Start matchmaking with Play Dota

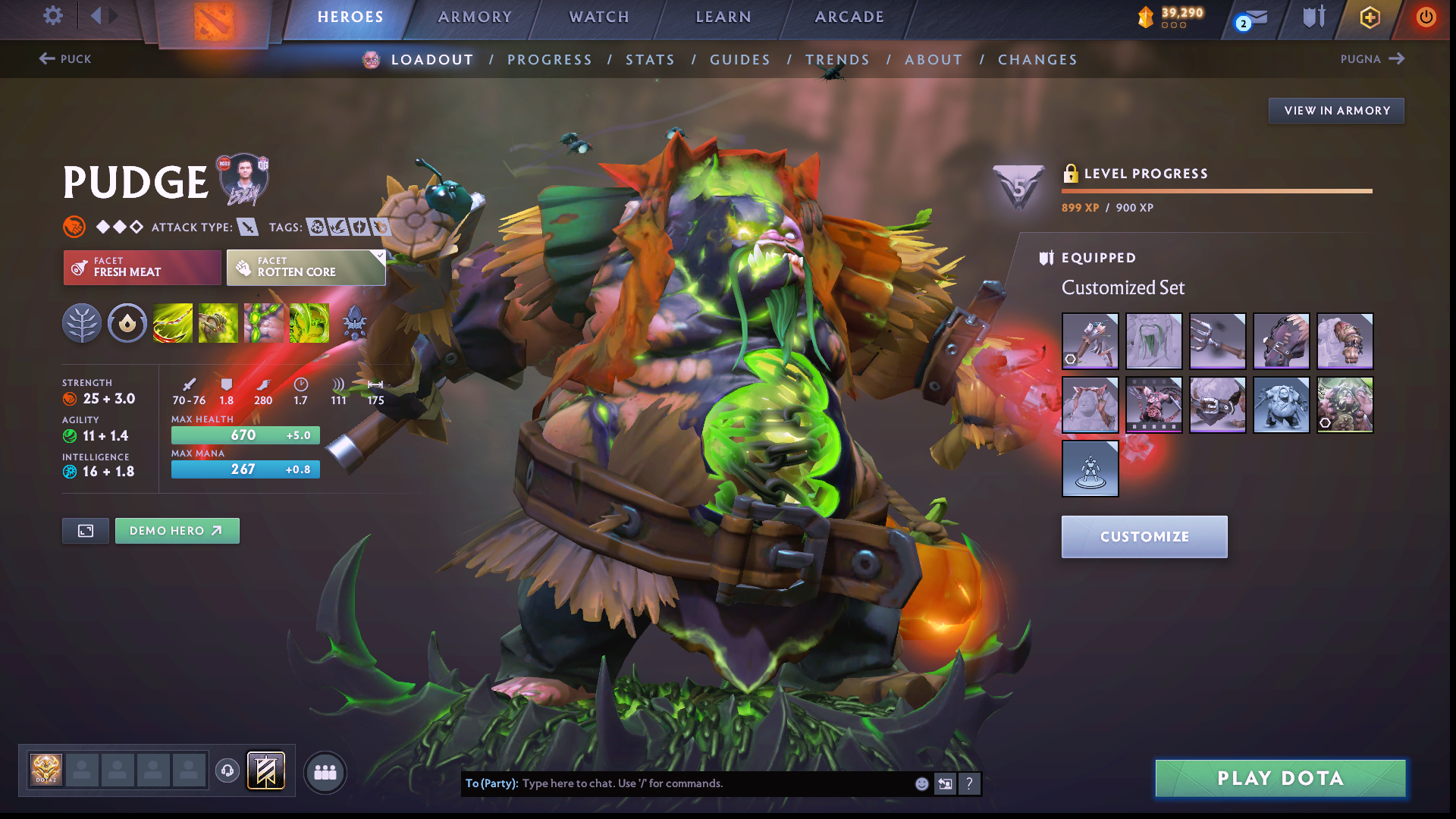click(1280, 778)
